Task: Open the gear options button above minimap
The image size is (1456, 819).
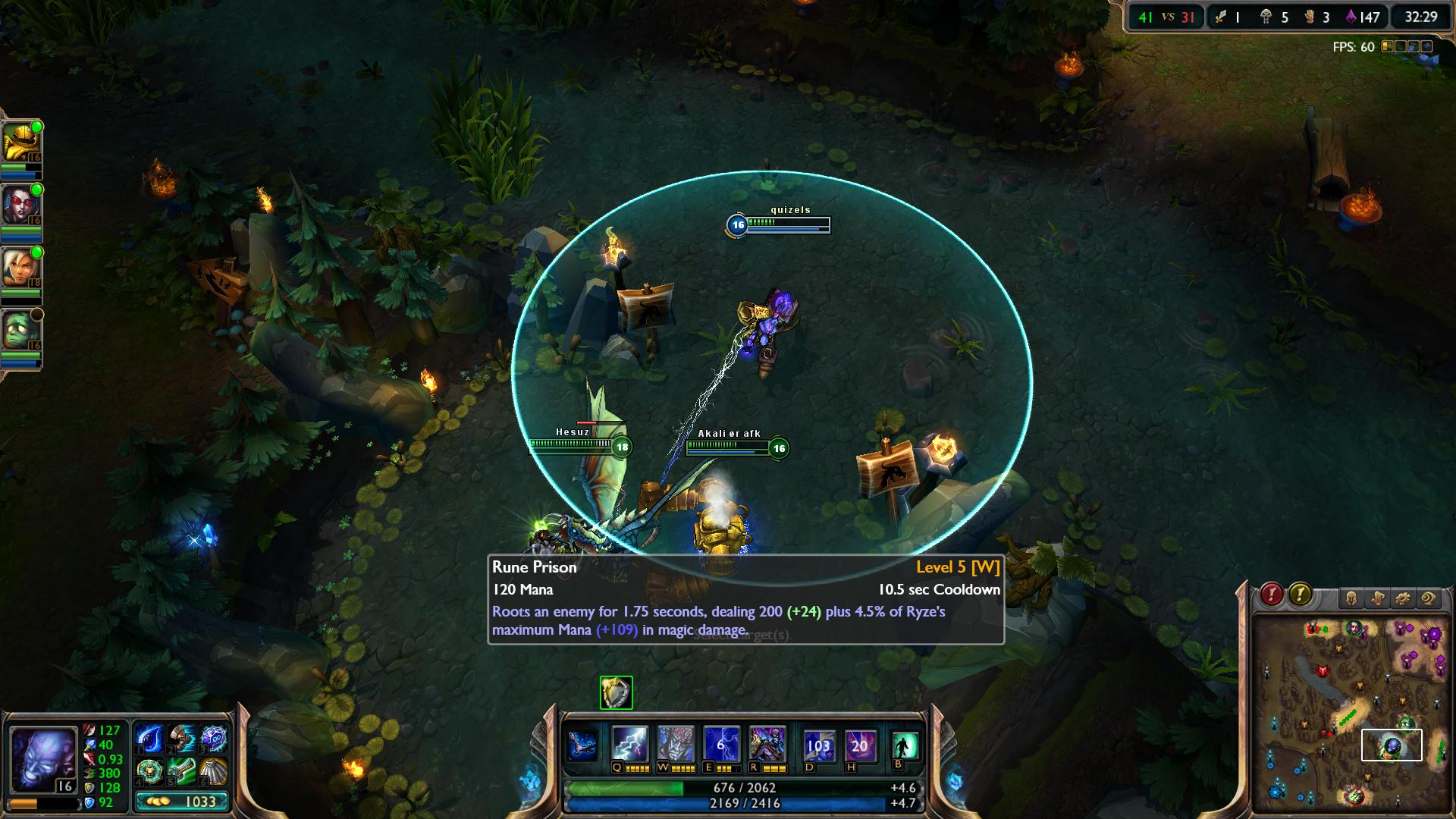Action: 1402,598
